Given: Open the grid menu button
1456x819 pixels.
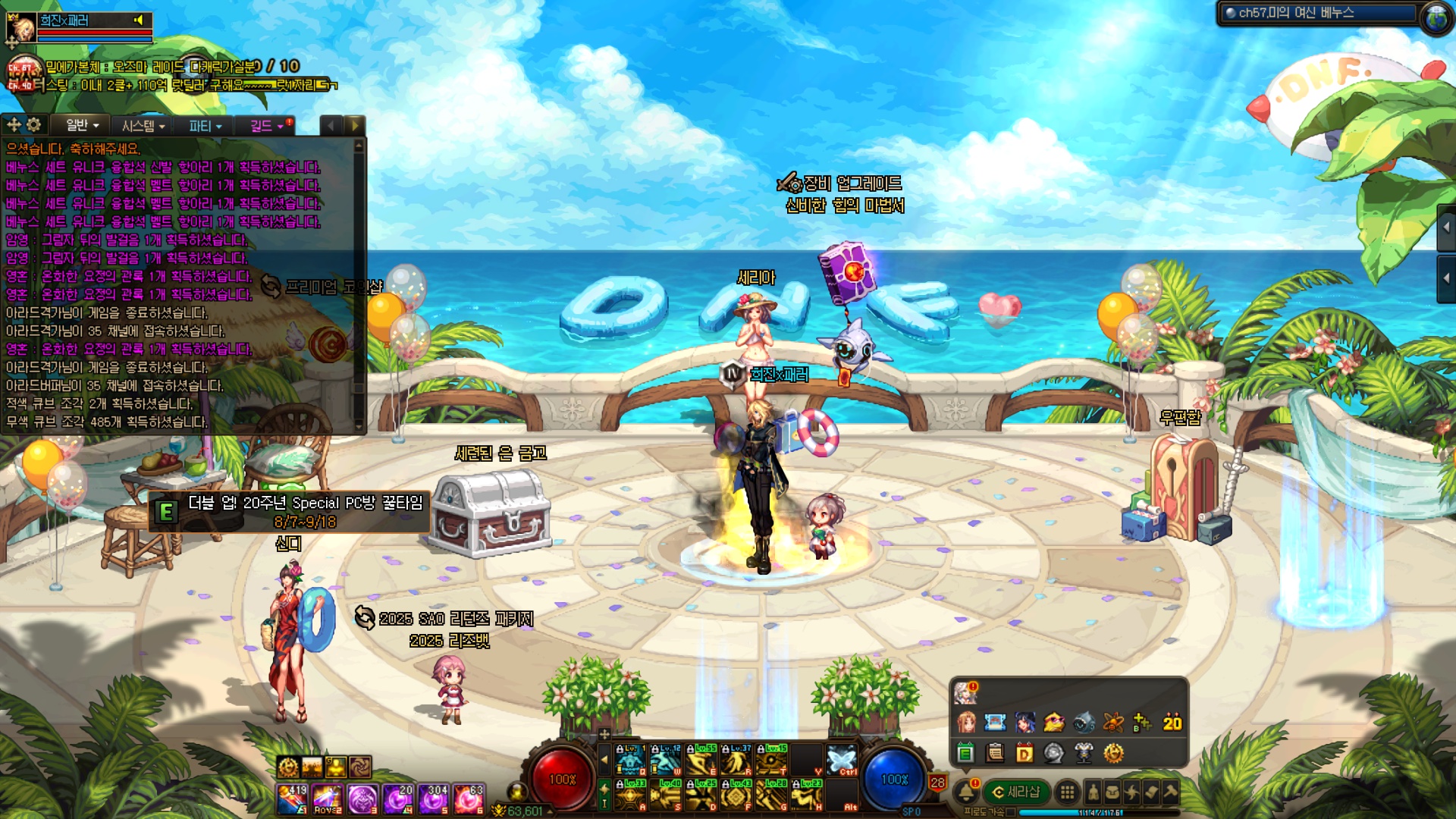Looking at the screenshot, I should click(x=1067, y=792).
